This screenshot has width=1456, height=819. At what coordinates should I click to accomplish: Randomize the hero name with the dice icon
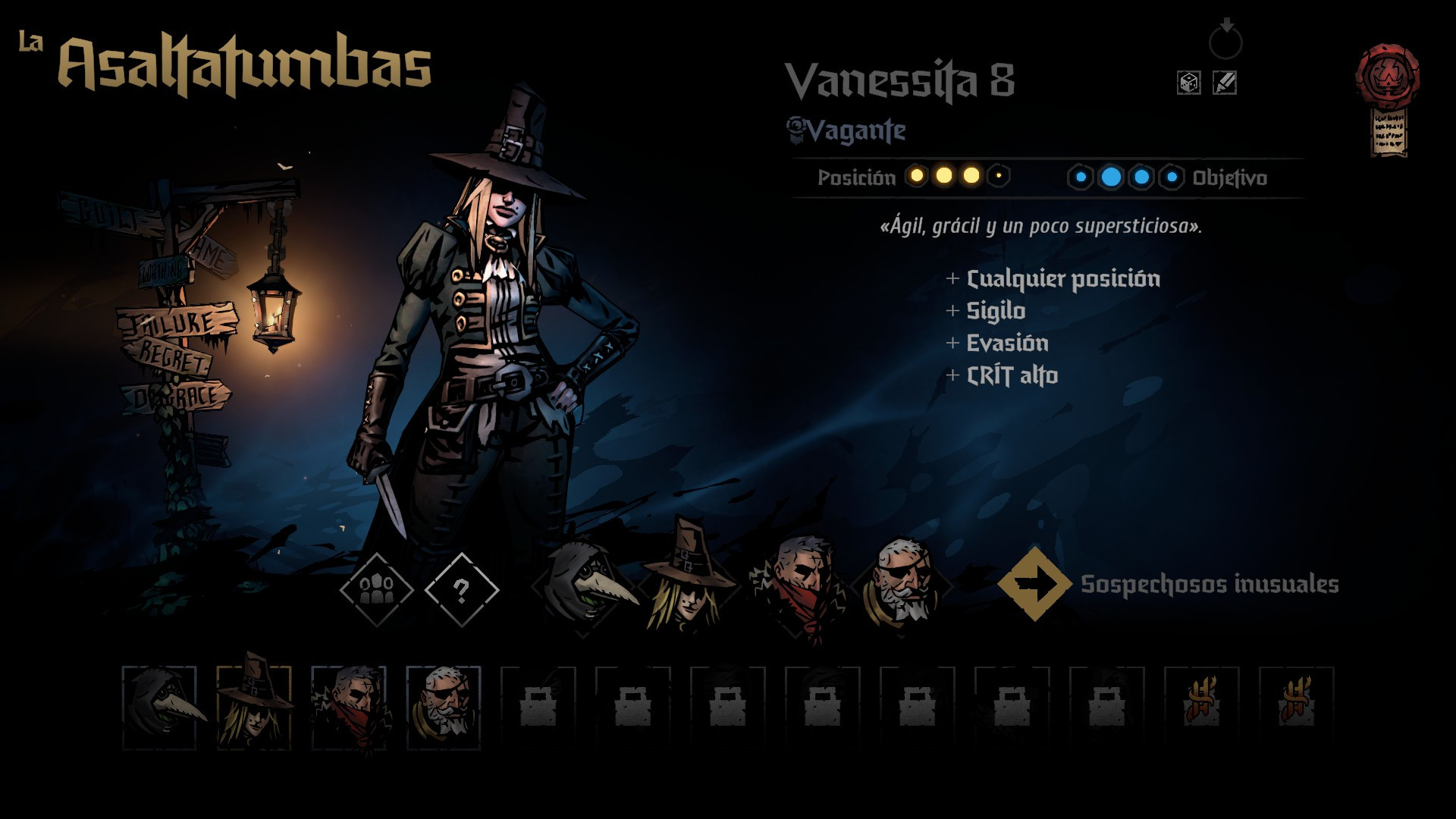pos(1188,83)
